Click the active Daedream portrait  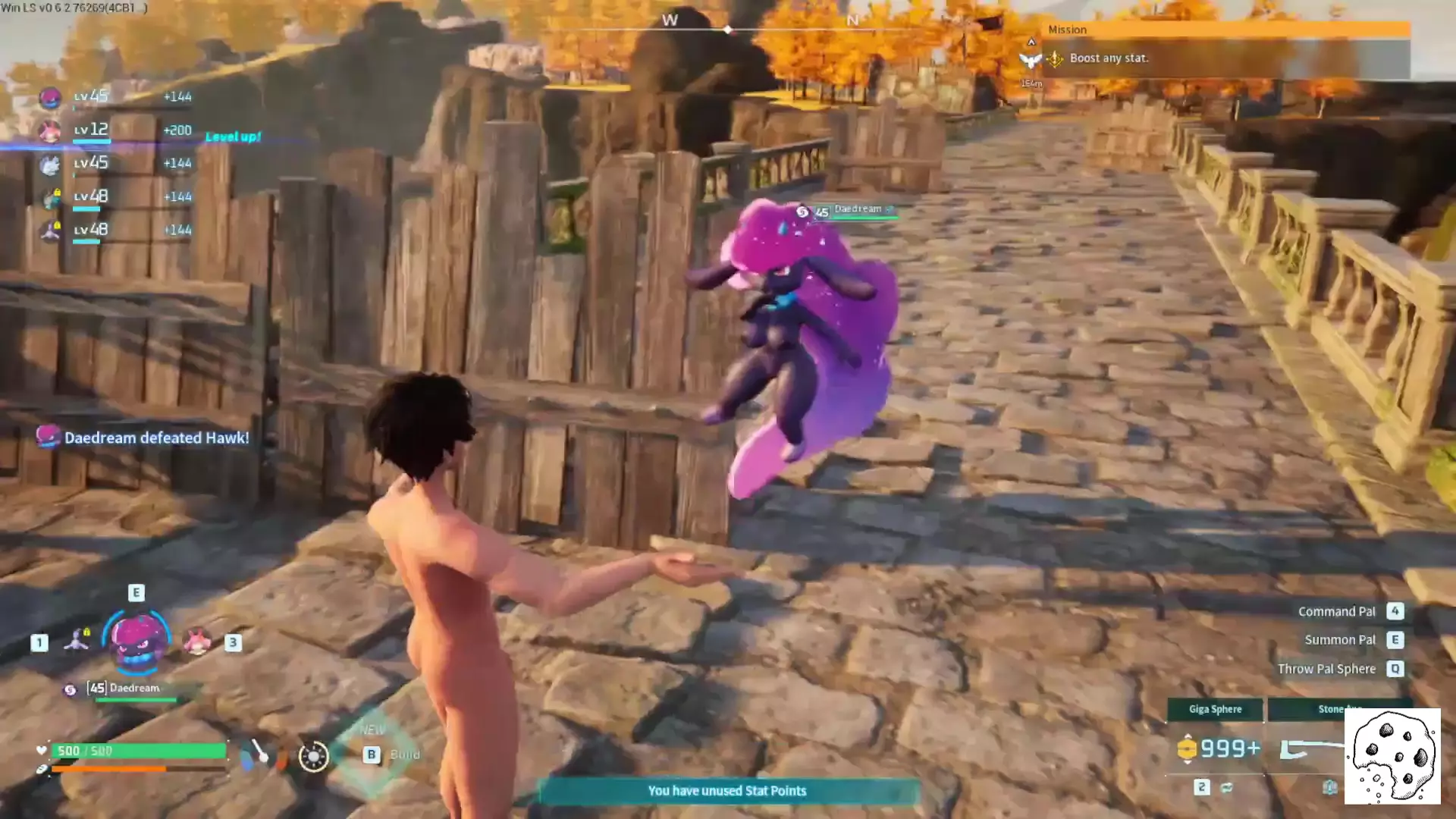coord(136,641)
